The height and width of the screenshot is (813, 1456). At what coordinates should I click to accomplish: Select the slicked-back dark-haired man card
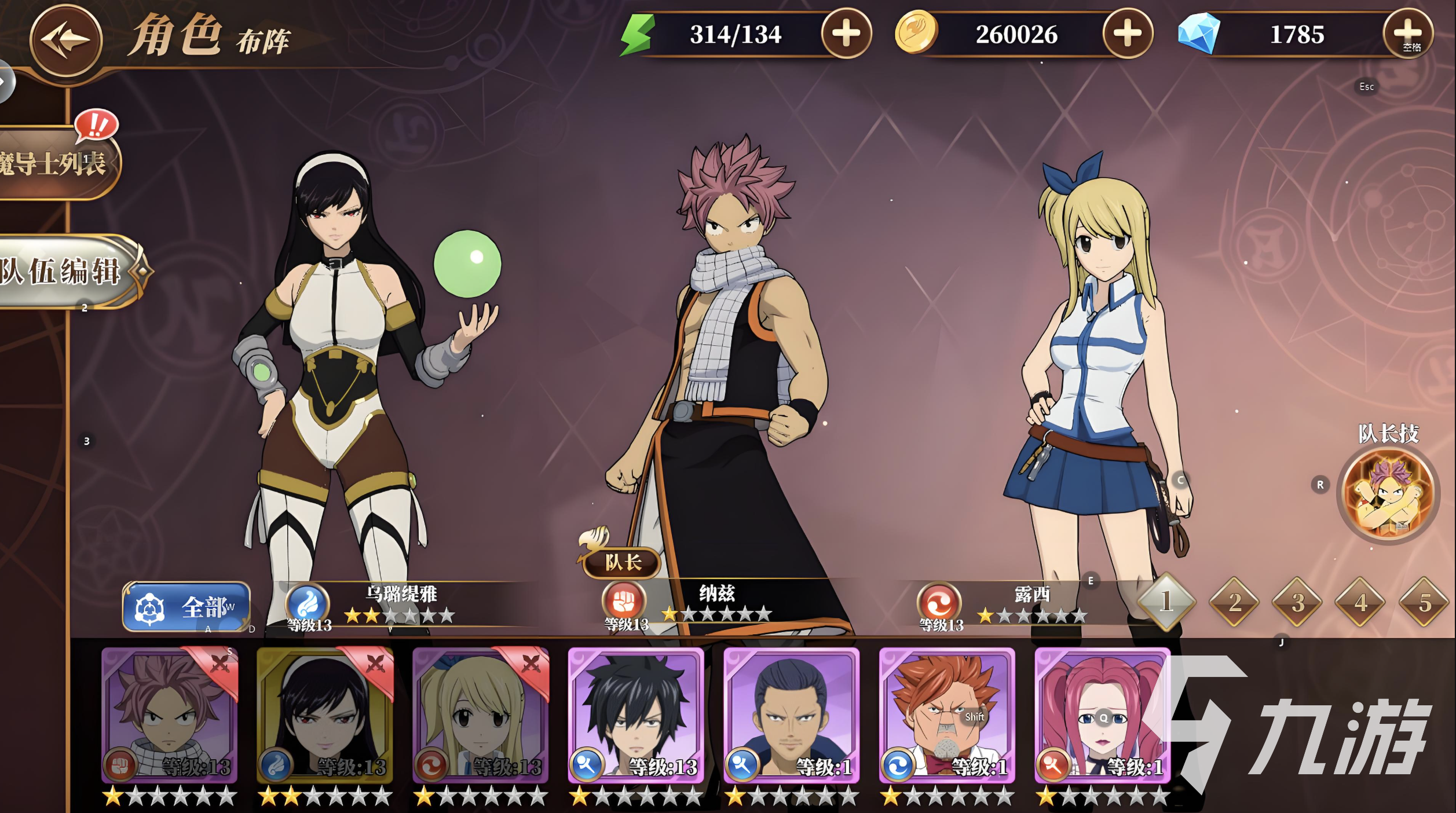(x=791, y=716)
